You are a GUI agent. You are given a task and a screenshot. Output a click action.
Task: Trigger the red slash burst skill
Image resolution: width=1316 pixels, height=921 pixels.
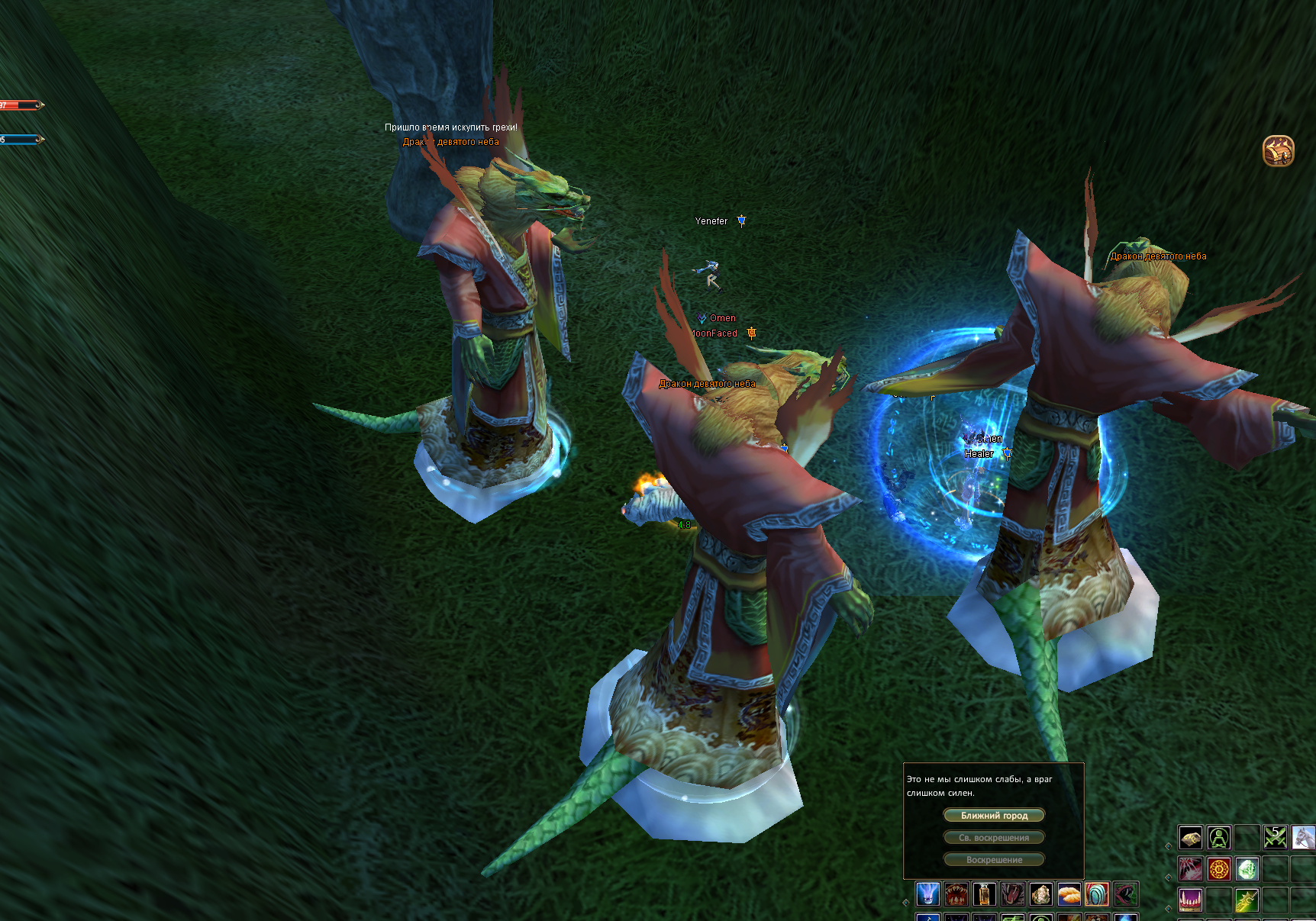1191,869
